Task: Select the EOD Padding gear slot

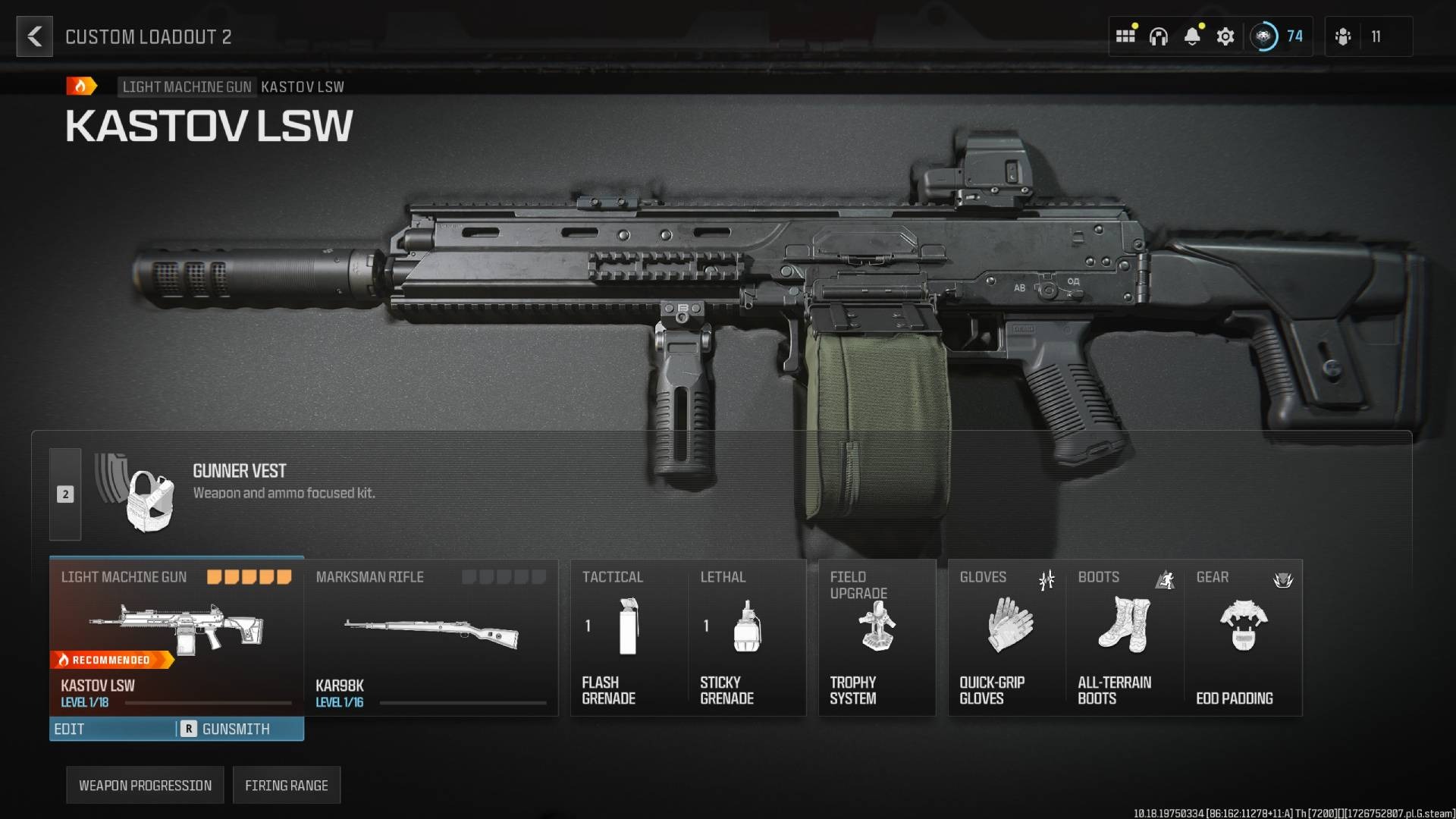Action: point(1244,637)
